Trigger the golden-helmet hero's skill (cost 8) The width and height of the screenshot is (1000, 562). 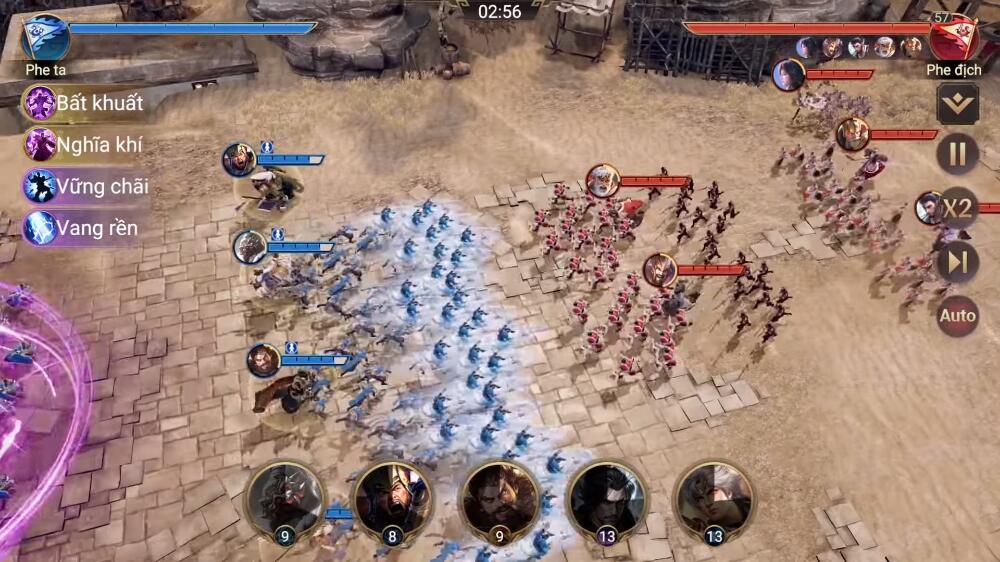point(393,500)
